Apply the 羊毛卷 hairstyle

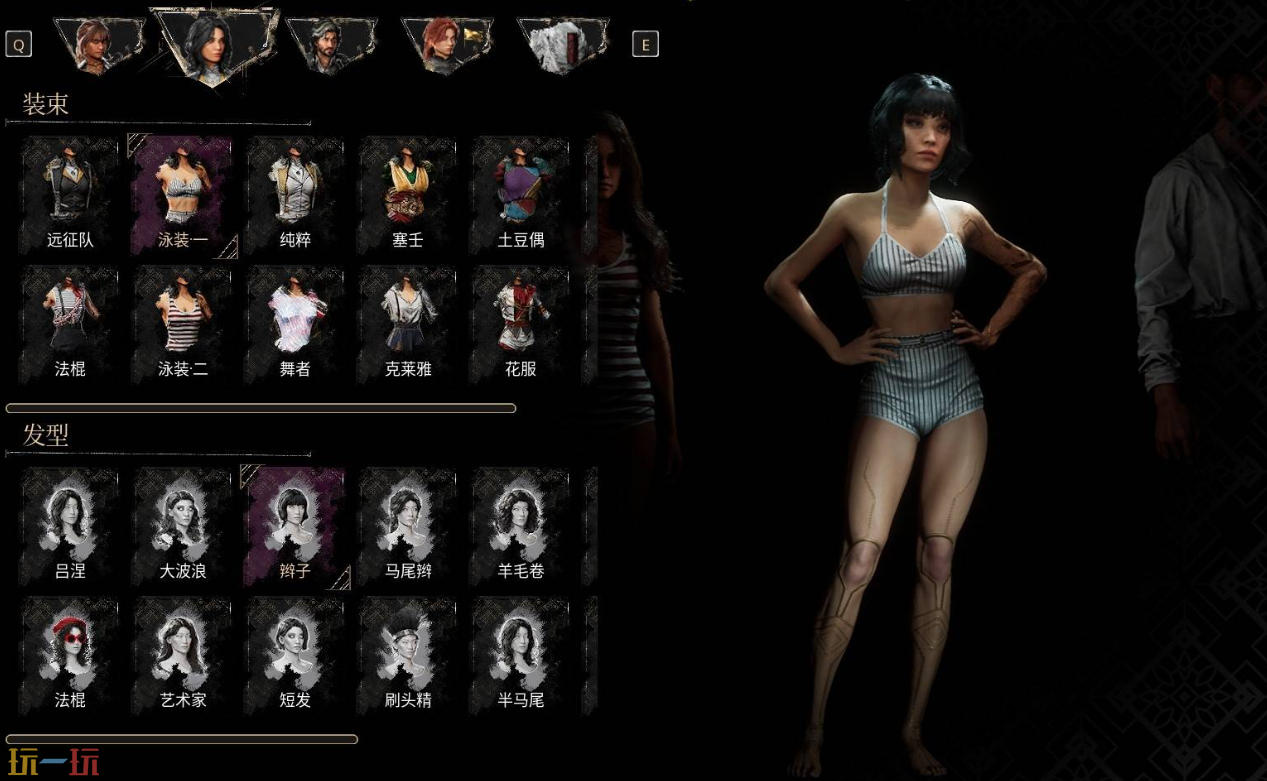point(521,523)
